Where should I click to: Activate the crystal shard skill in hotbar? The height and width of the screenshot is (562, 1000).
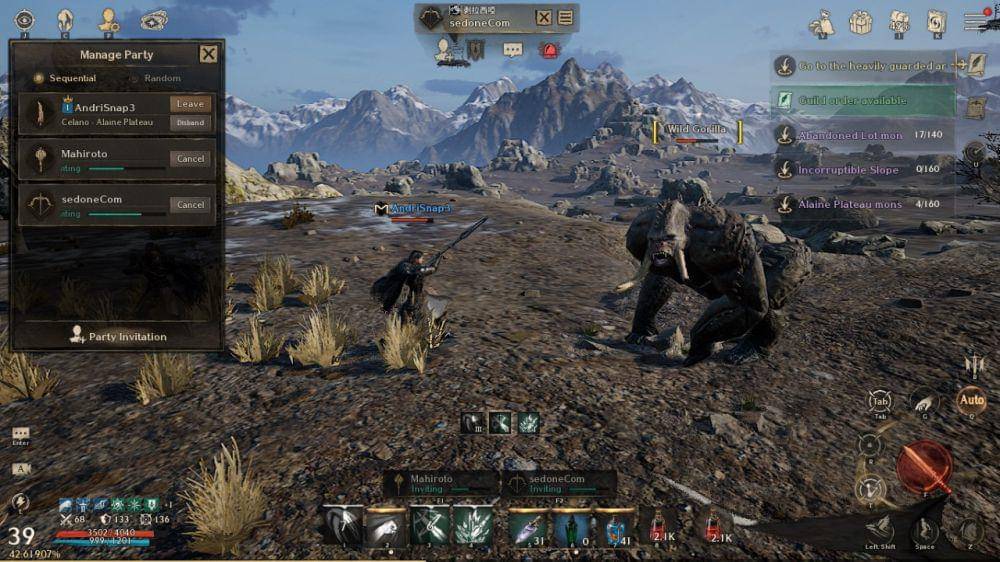click(474, 526)
